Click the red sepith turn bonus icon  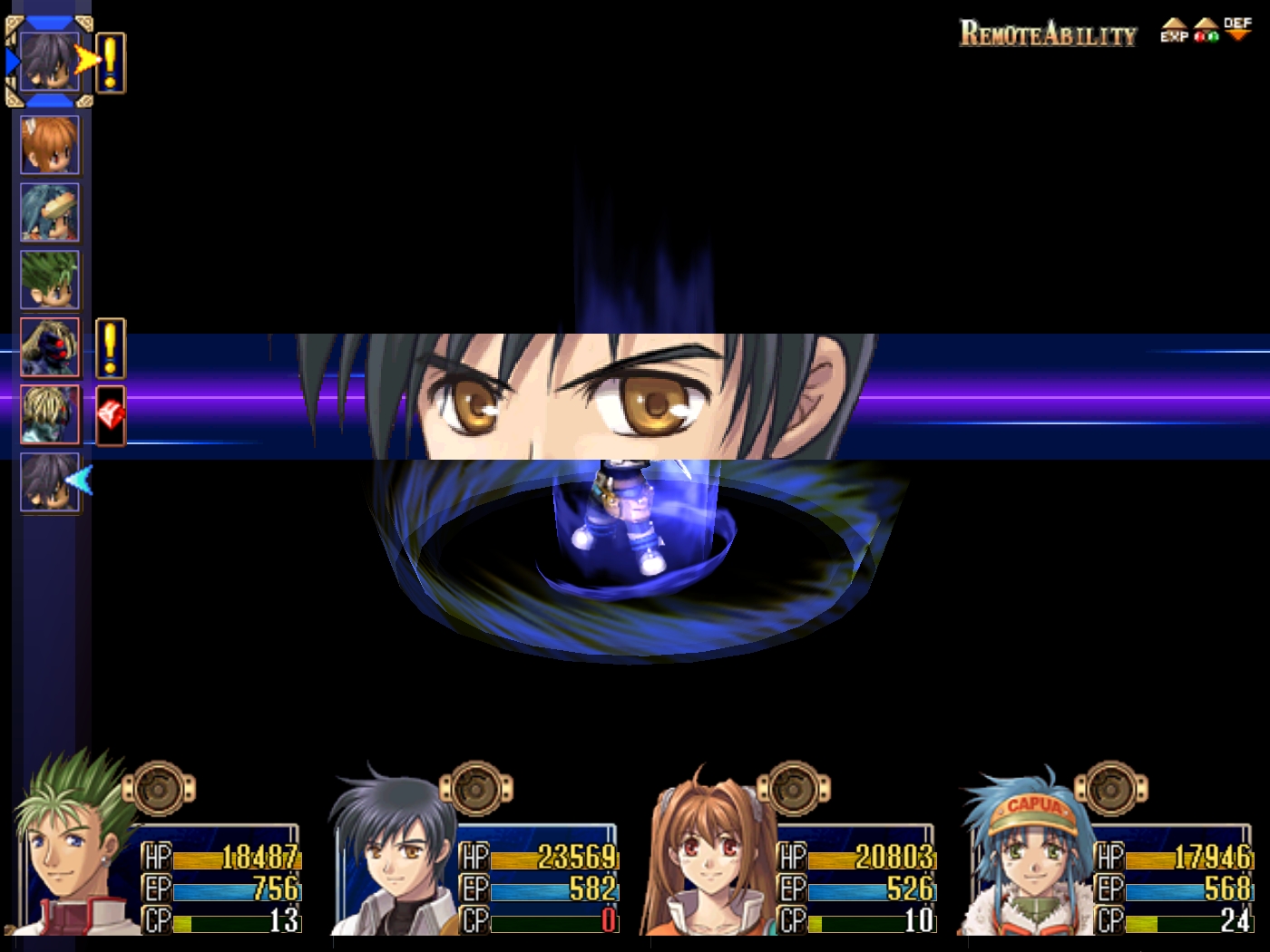(x=111, y=416)
